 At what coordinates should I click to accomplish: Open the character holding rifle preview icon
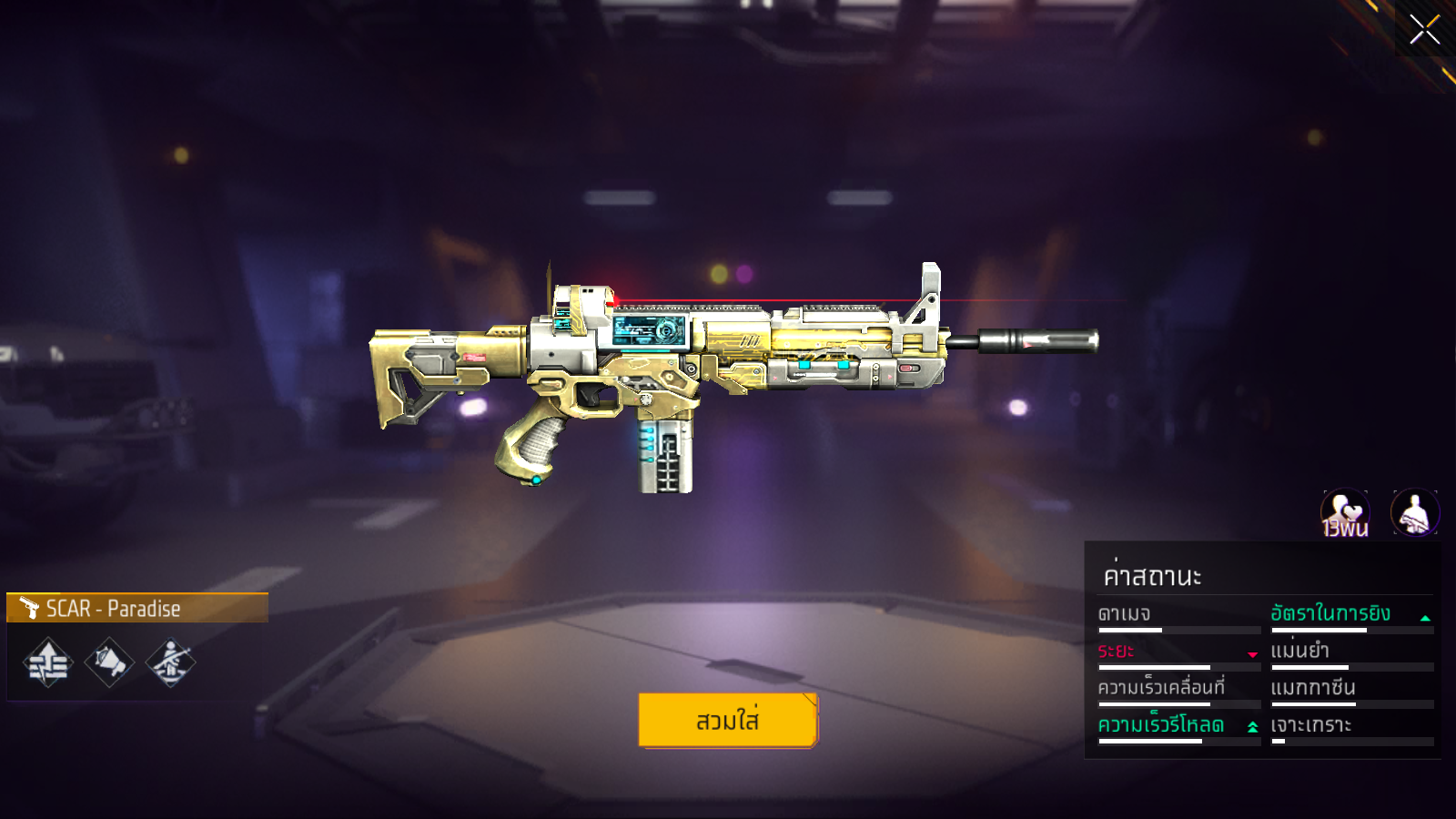(1415, 513)
